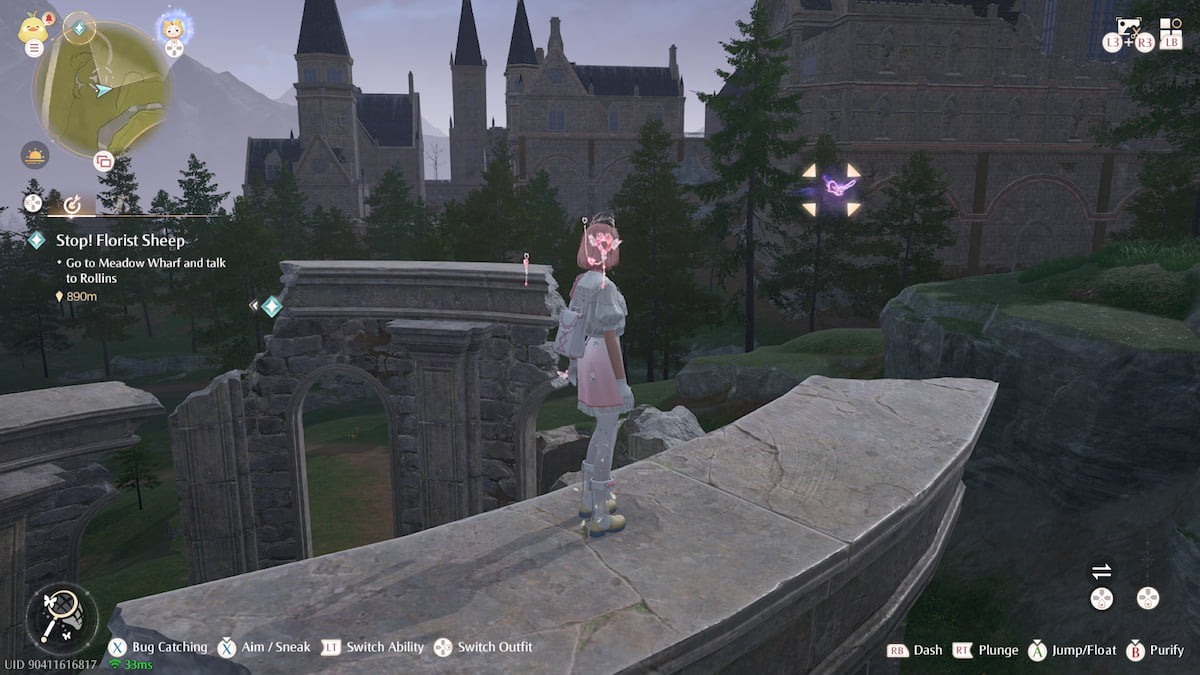Click the diamond quest waypoint marker
1200x675 pixels.
point(272,307)
